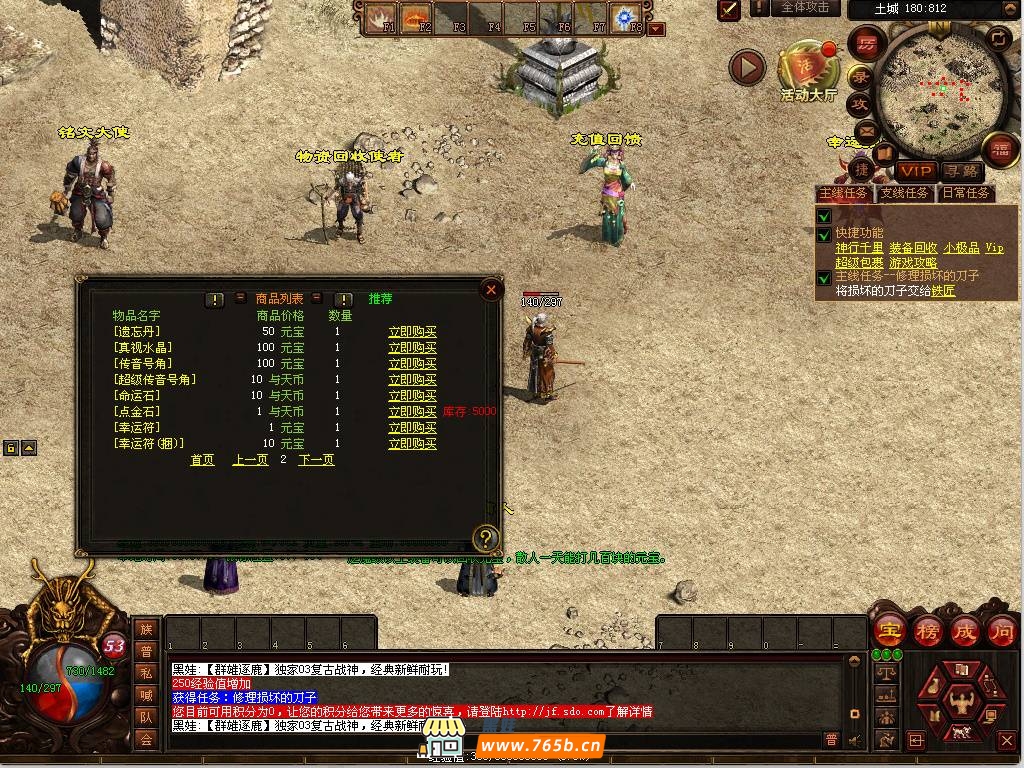This screenshot has width=1024, height=768.
Task: Buy the 命运石 item
Action: click(412, 396)
